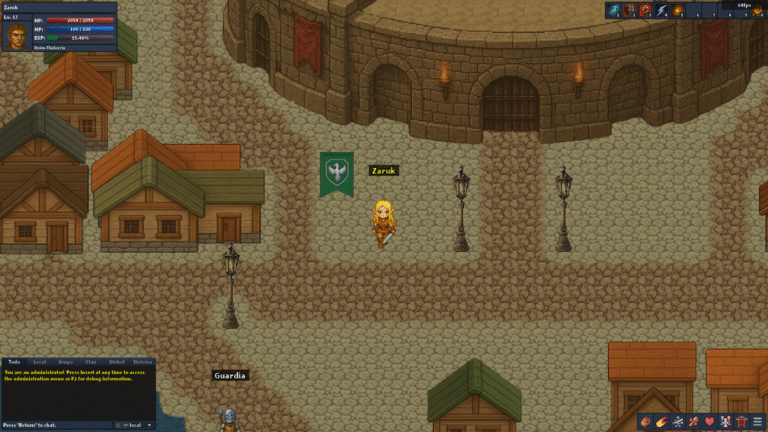Open the Sistema chat tab
The image size is (768, 432).
click(x=143, y=362)
